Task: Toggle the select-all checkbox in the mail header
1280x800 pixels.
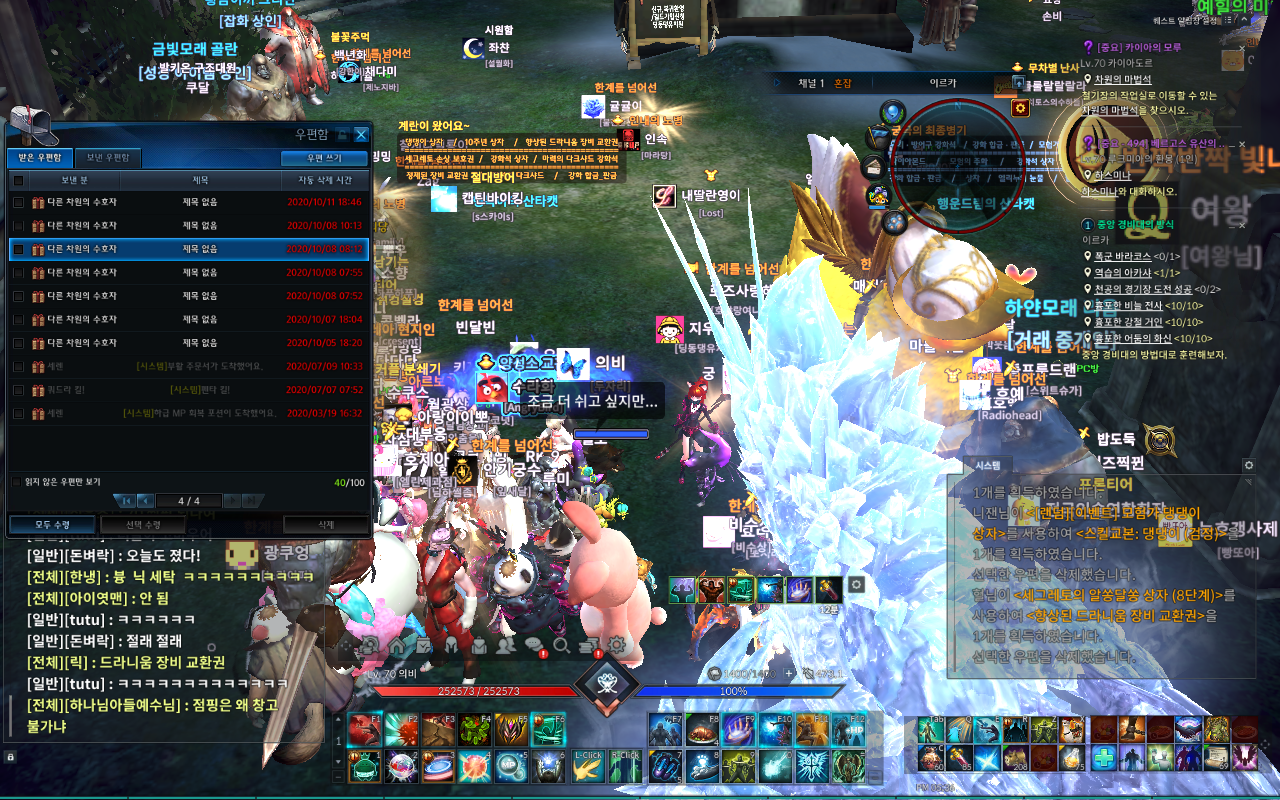Action: coord(18,181)
